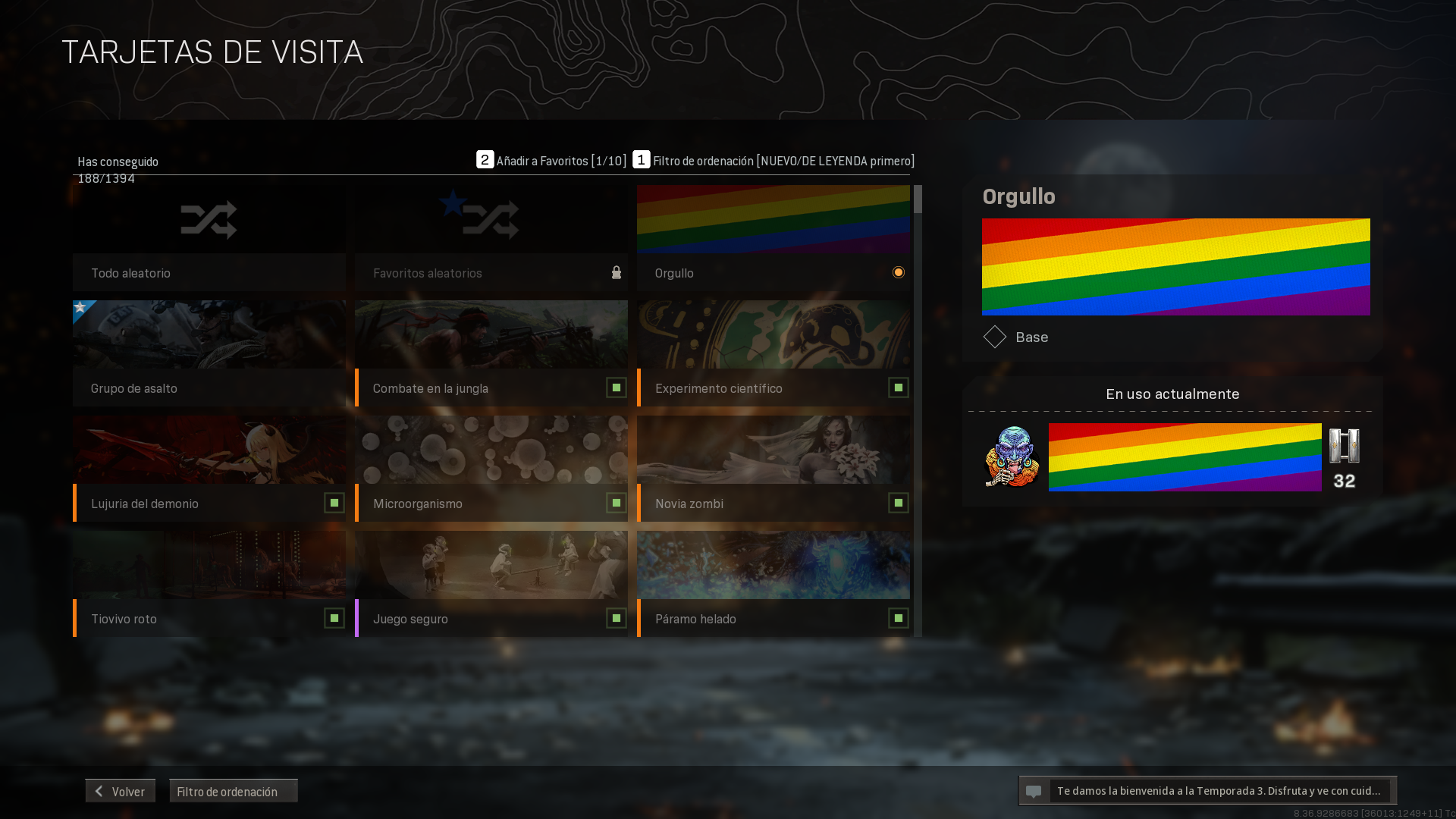1456x819 pixels.
Task: Click the lock icon on Favoritos aleatorios
Action: pyautogui.click(x=616, y=272)
